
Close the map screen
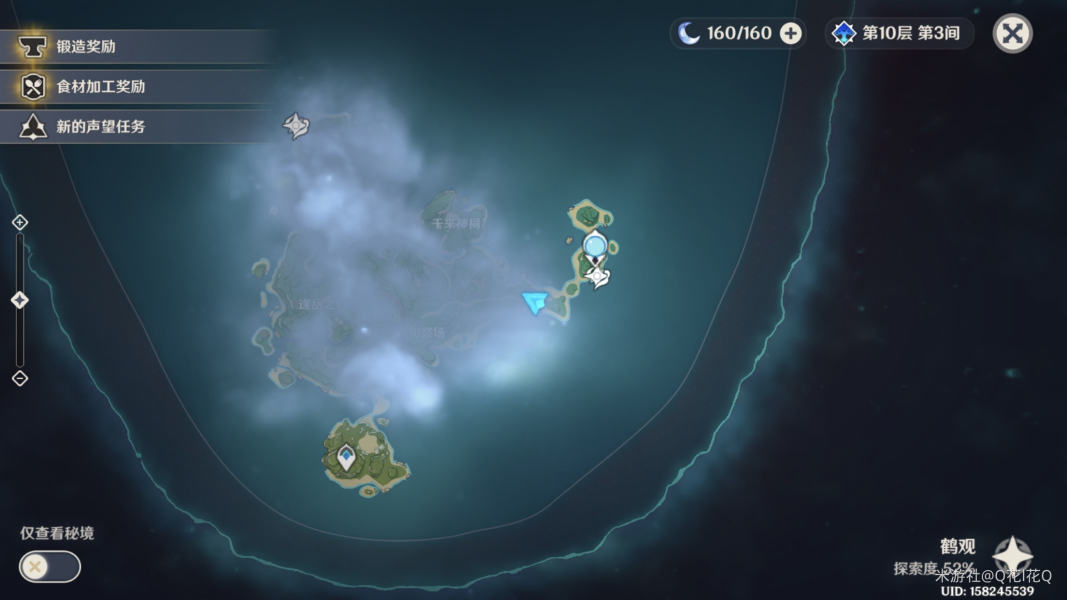point(1012,33)
